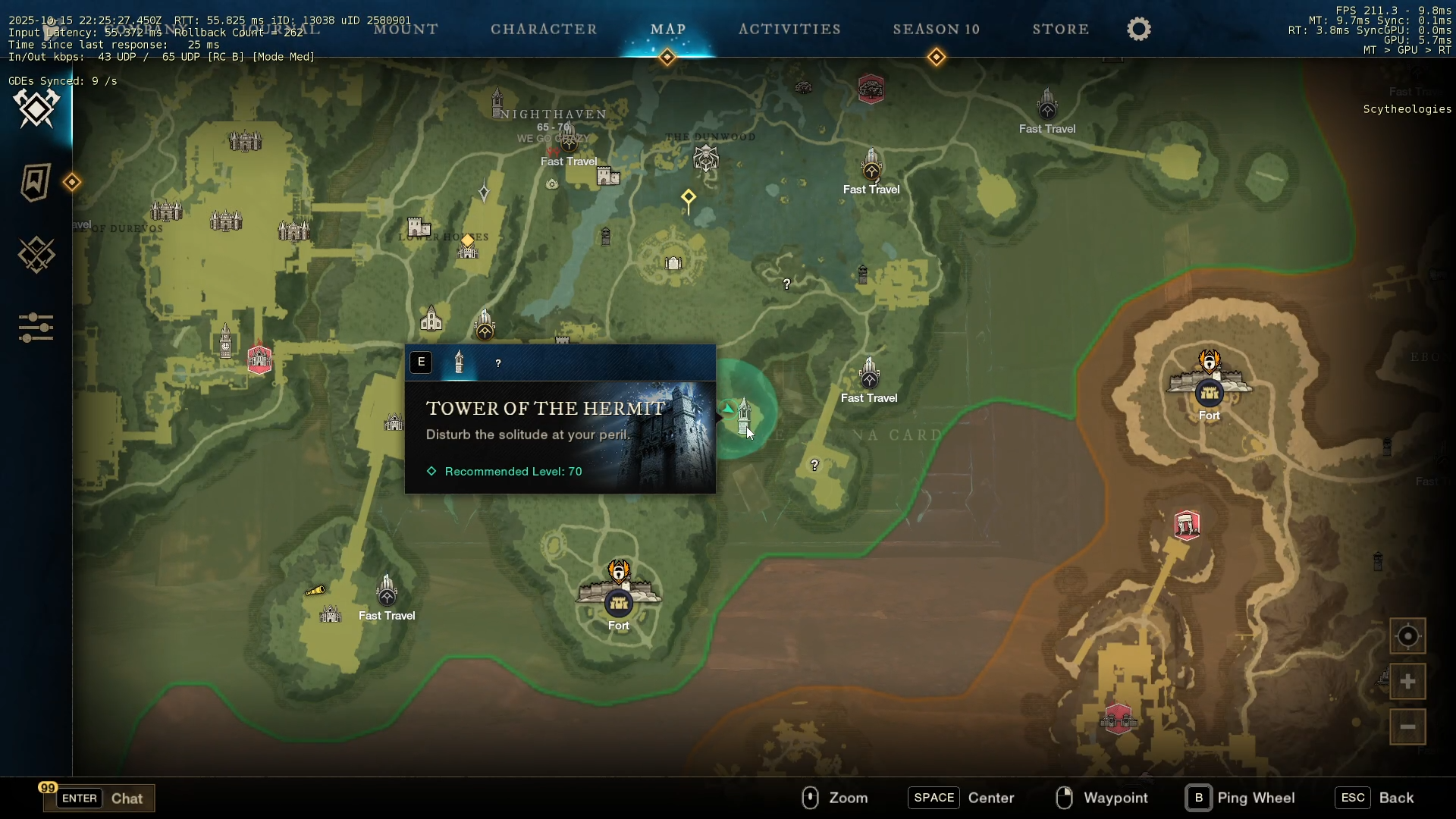This screenshot has height=819, width=1456.
Task: Go to the Season 10 tab
Action: click(x=937, y=29)
